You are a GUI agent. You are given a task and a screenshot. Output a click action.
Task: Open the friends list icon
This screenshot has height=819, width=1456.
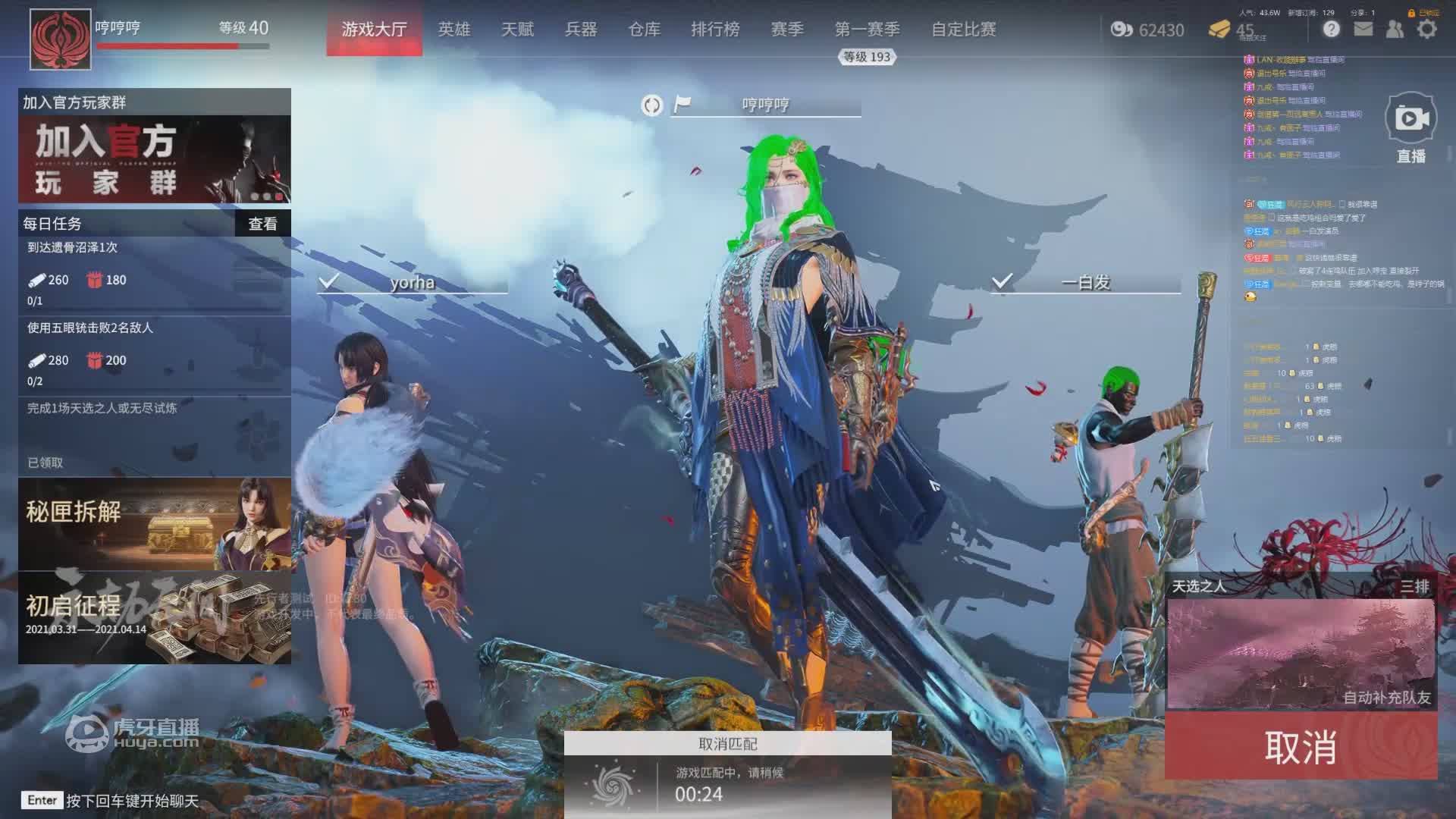coord(1395,30)
